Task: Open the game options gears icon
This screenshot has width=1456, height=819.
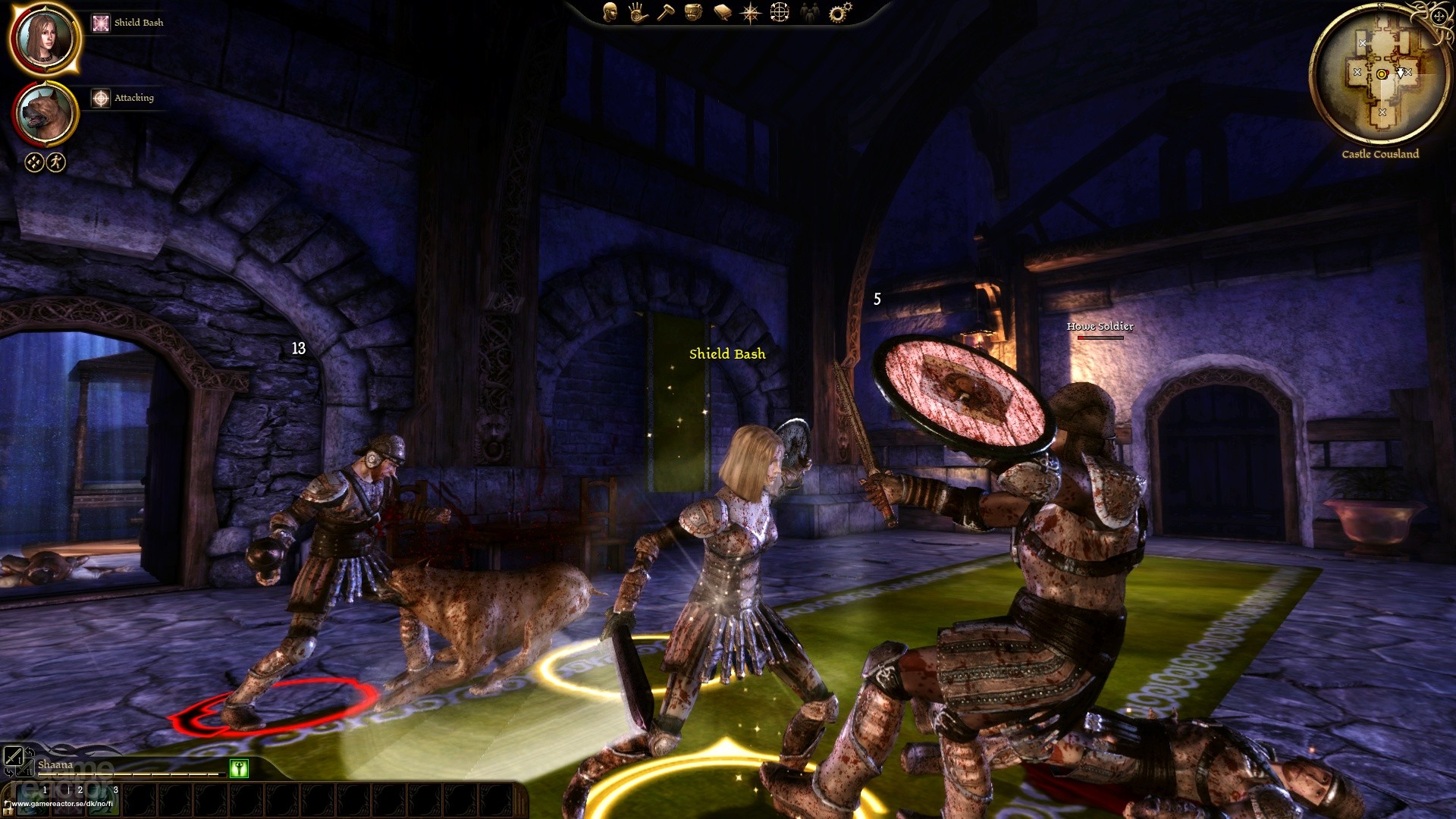Action: pyautogui.click(x=839, y=12)
